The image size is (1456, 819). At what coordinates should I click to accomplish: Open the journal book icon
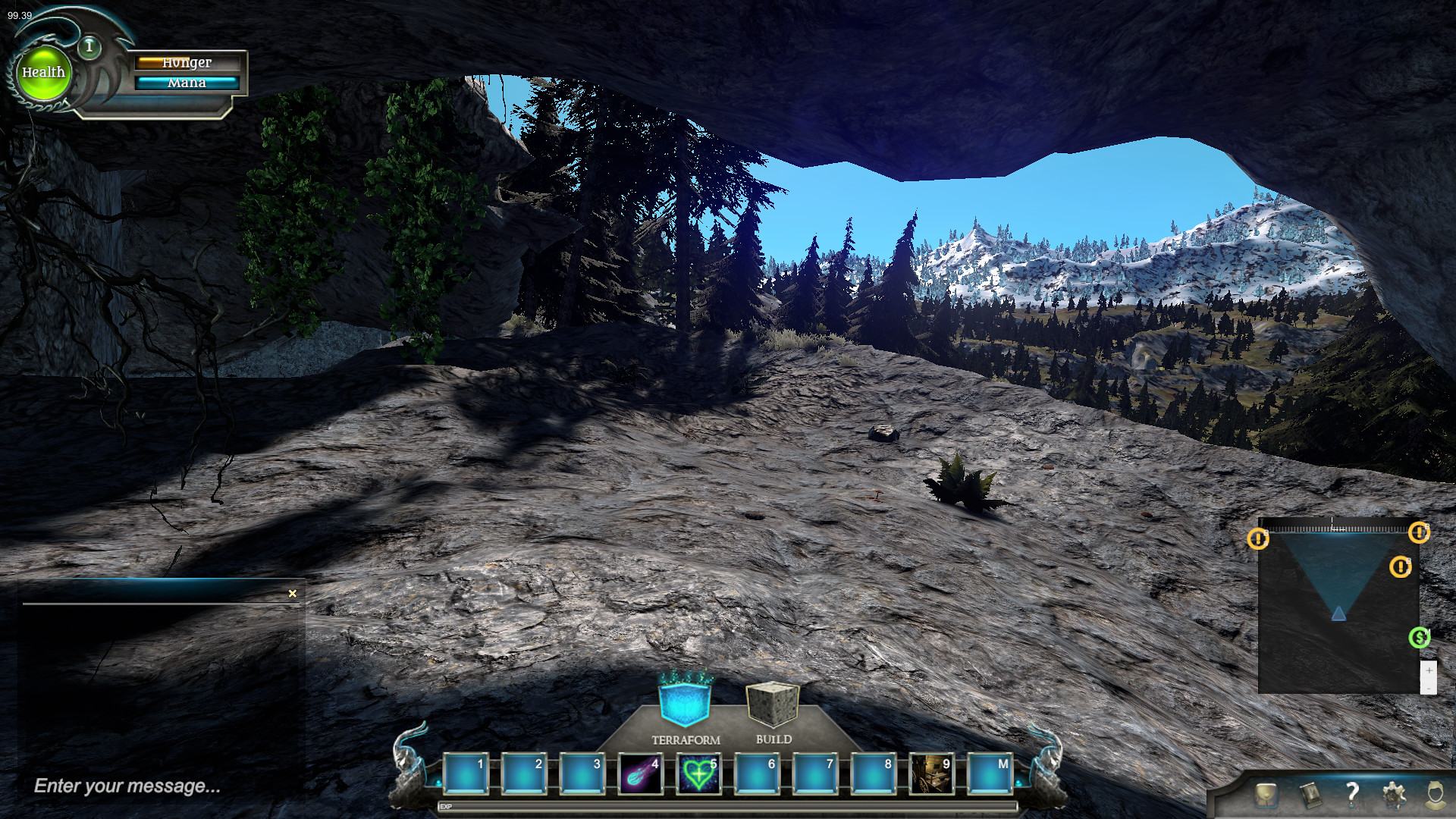[x=1309, y=794]
